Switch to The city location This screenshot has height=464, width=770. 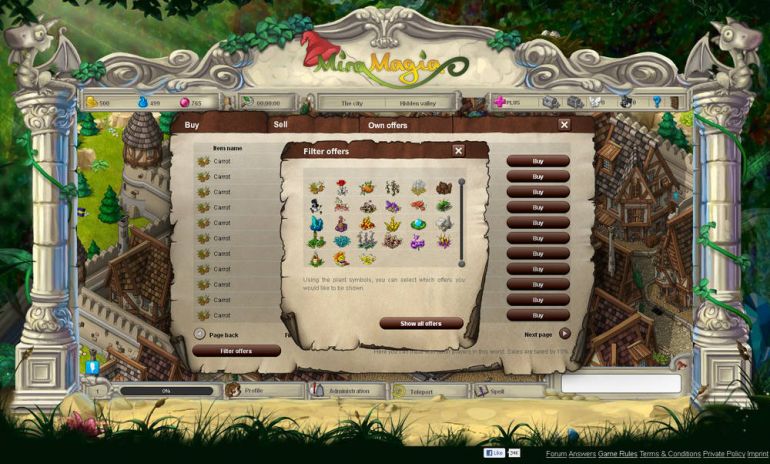click(x=352, y=103)
